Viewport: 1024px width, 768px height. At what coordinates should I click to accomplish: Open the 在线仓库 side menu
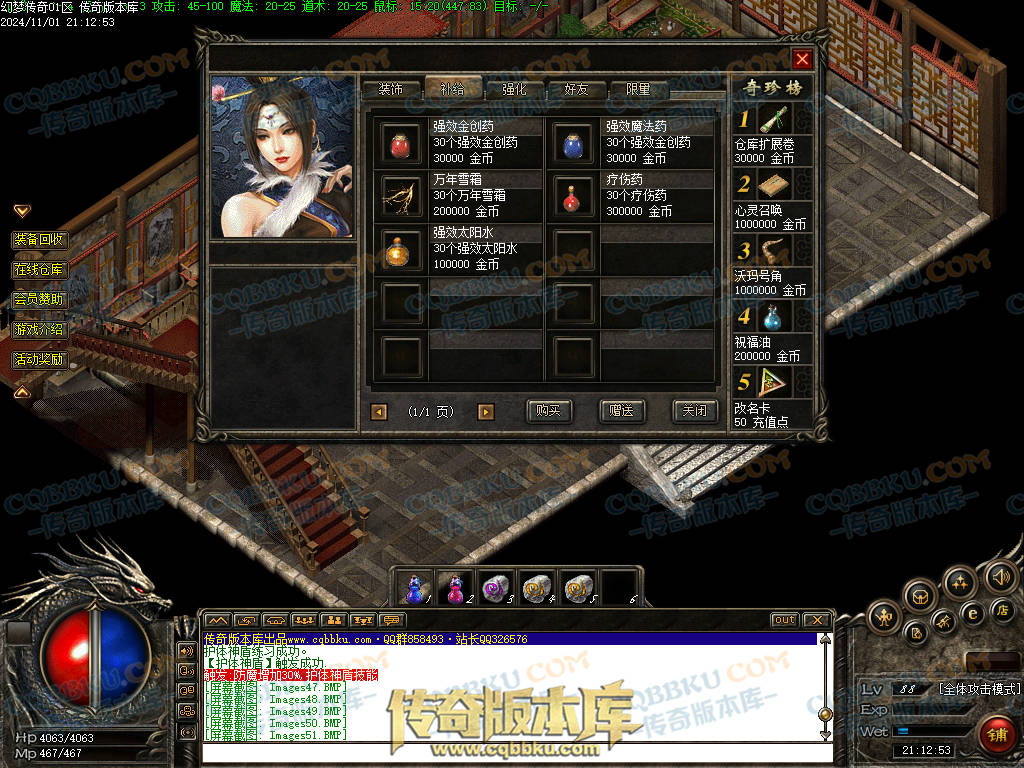40,270
